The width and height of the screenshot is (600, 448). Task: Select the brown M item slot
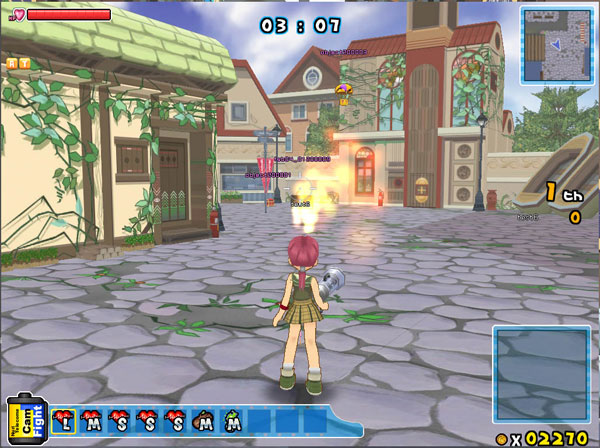pos(204,421)
